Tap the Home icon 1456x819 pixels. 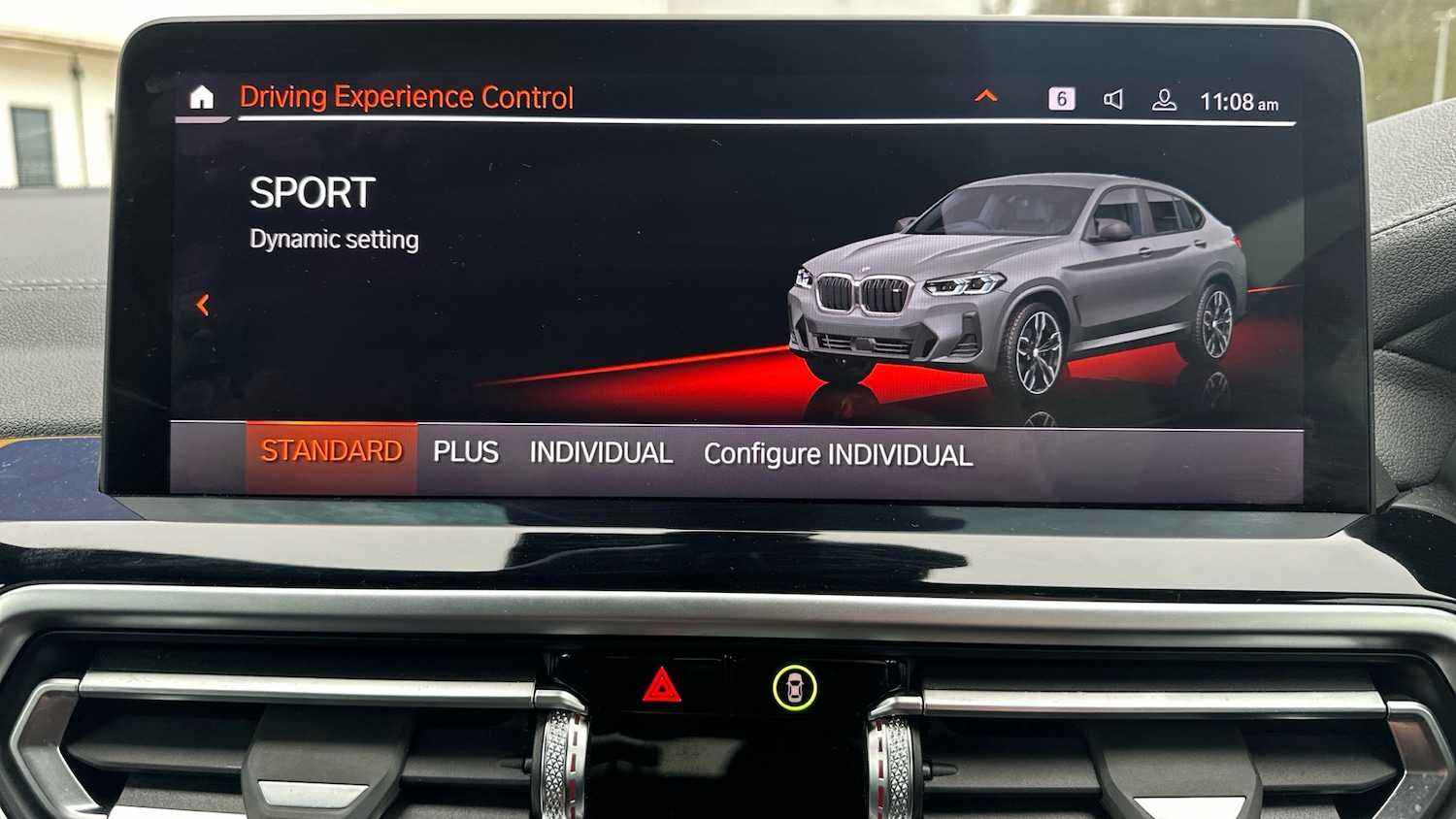point(202,96)
